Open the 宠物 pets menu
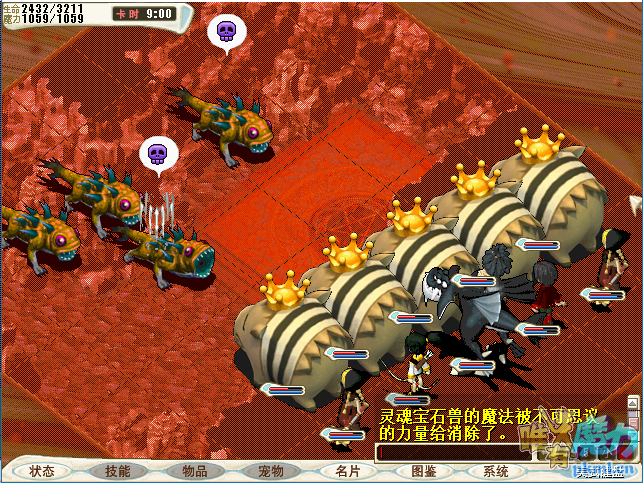This screenshot has width=643, height=483. [x=271, y=471]
